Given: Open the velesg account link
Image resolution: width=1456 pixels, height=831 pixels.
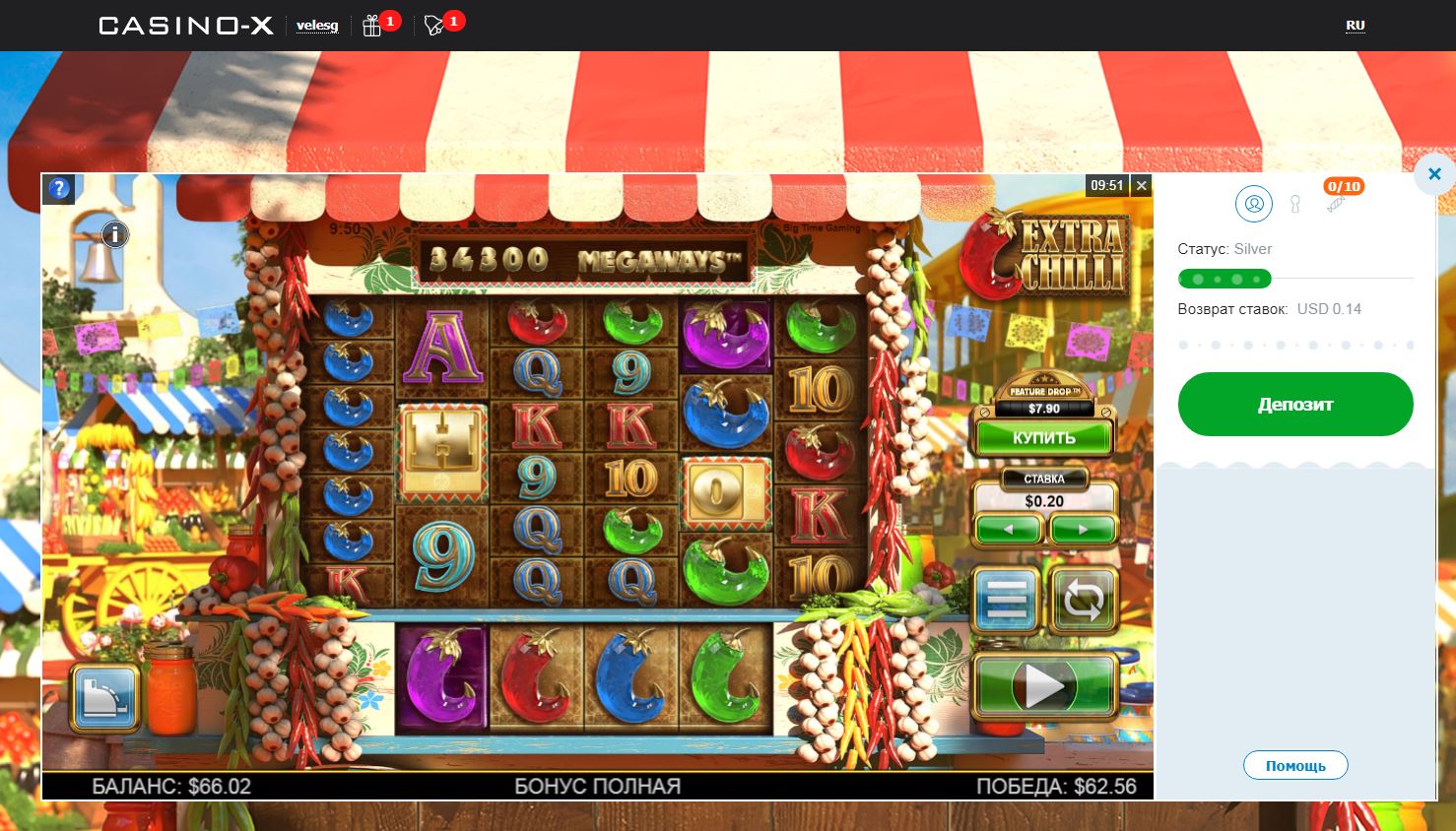Looking at the screenshot, I should [x=317, y=26].
